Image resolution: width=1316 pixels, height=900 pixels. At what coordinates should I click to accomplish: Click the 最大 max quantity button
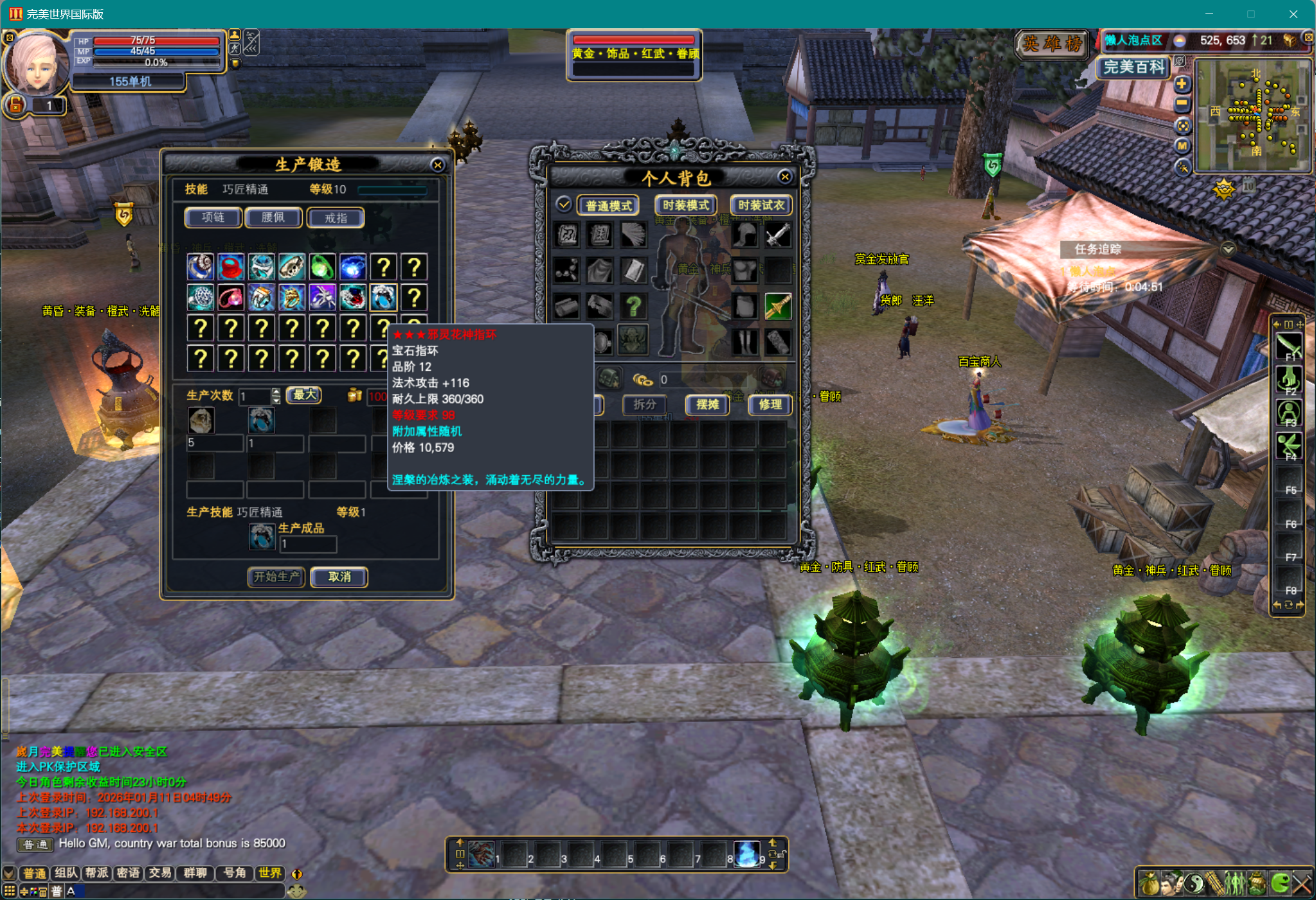(x=304, y=395)
